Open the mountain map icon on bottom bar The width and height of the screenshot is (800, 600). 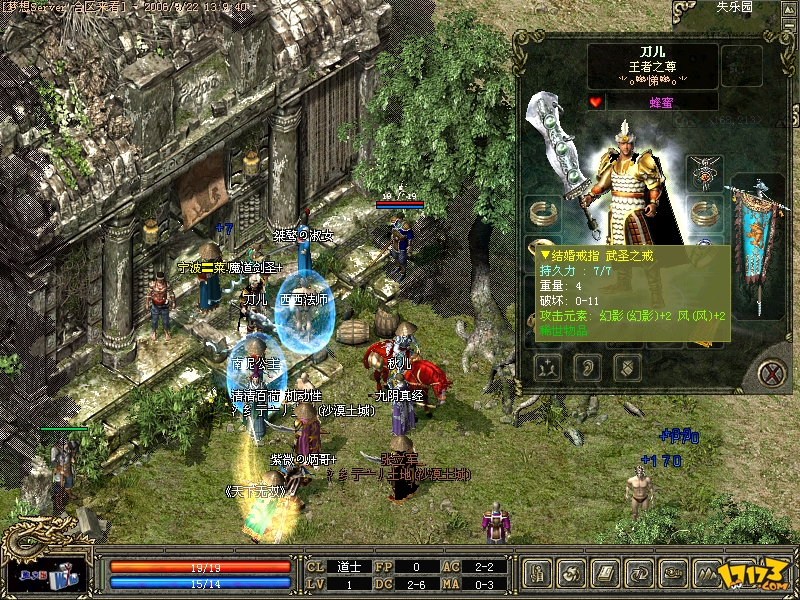point(707,574)
